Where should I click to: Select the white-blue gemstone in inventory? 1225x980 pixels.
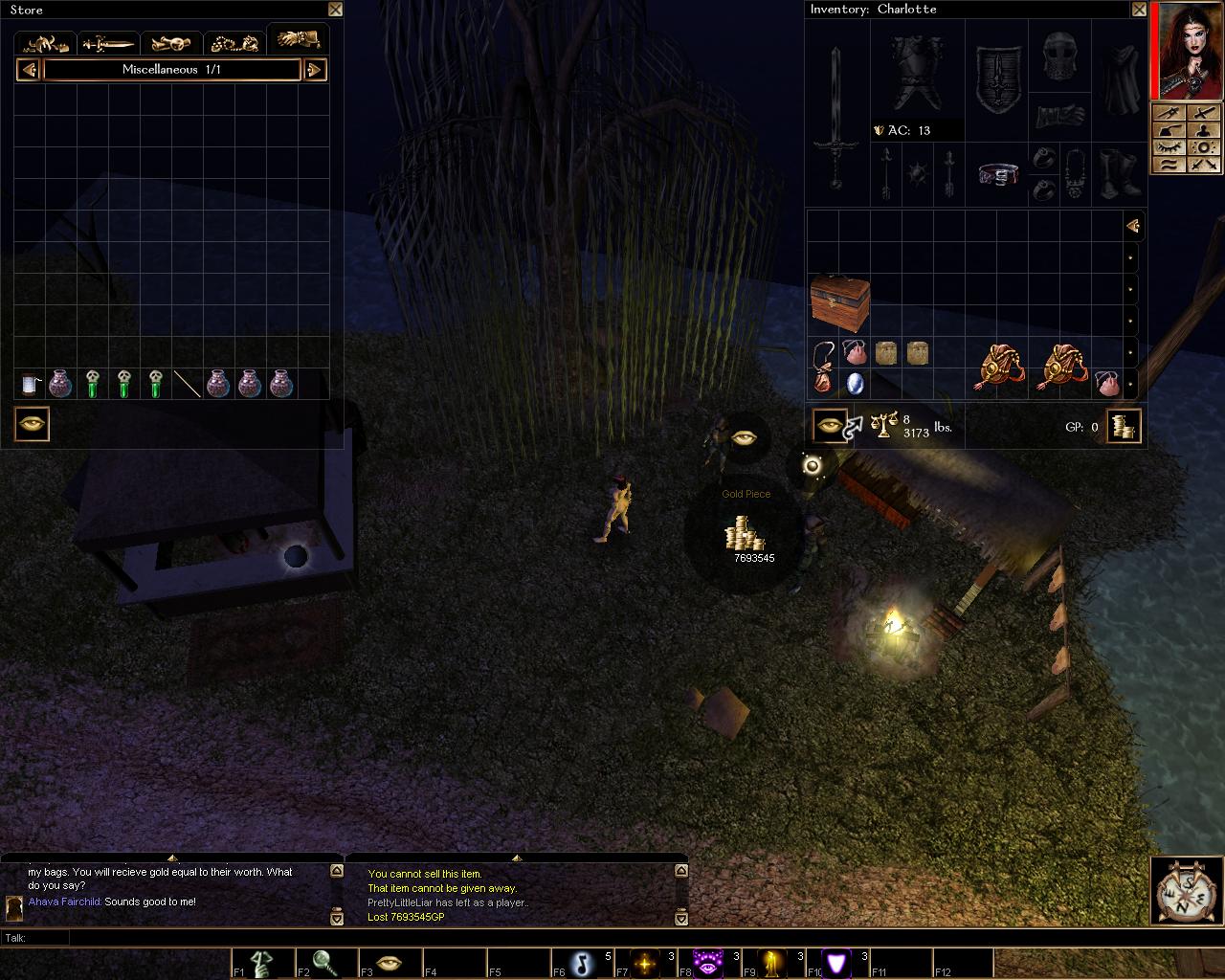point(855,384)
